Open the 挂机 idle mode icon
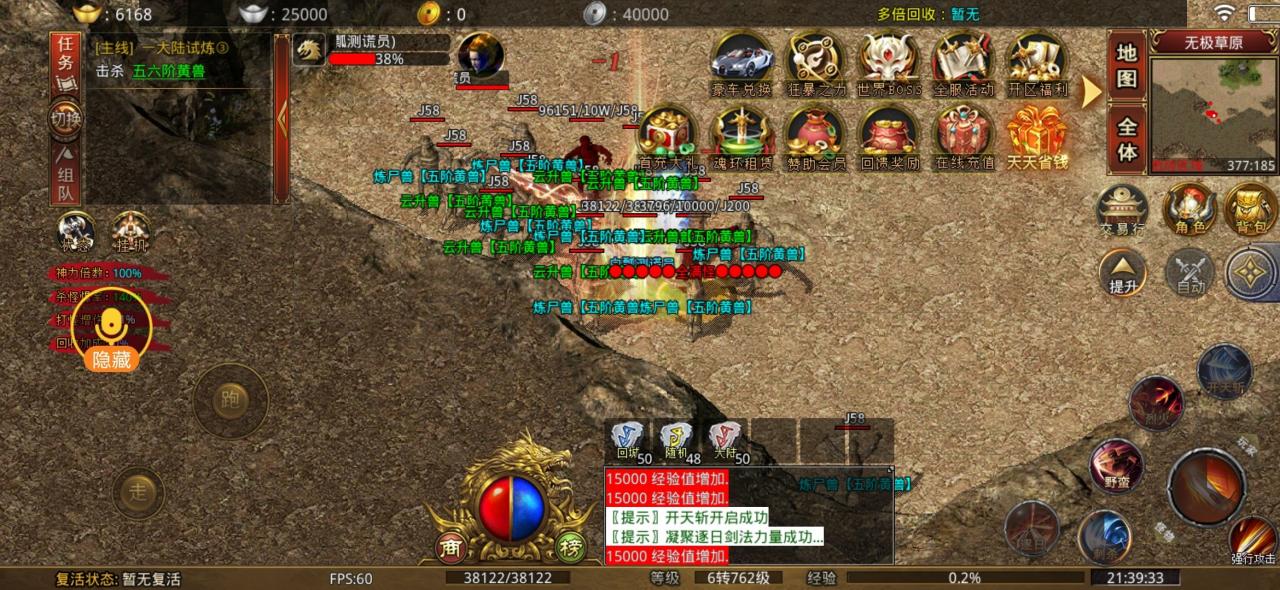The width and height of the screenshot is (1280, 590). tap(132, 234)
